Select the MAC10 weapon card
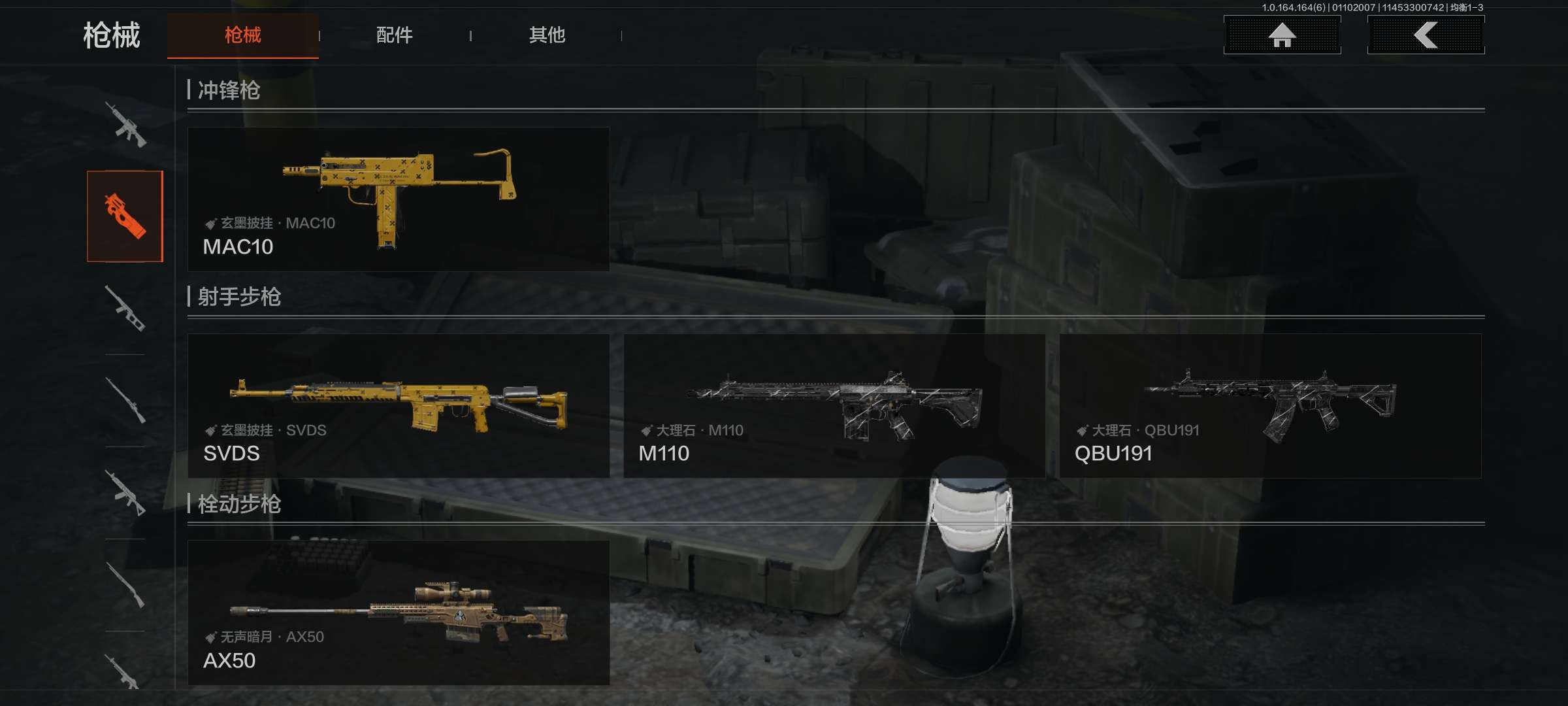Viewport: 1568px width, 706px height. 399,199
